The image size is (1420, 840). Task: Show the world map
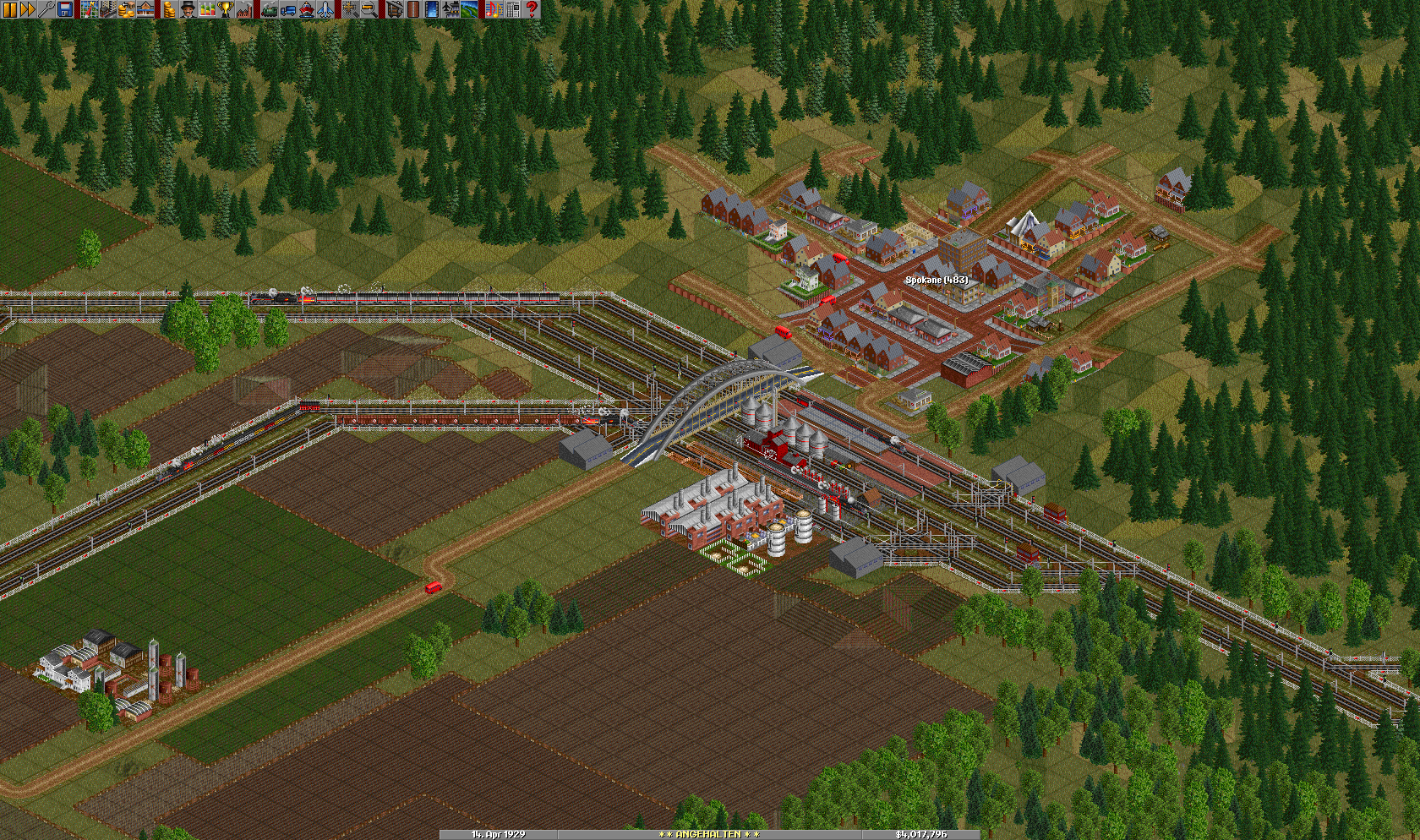coord(90,9)
